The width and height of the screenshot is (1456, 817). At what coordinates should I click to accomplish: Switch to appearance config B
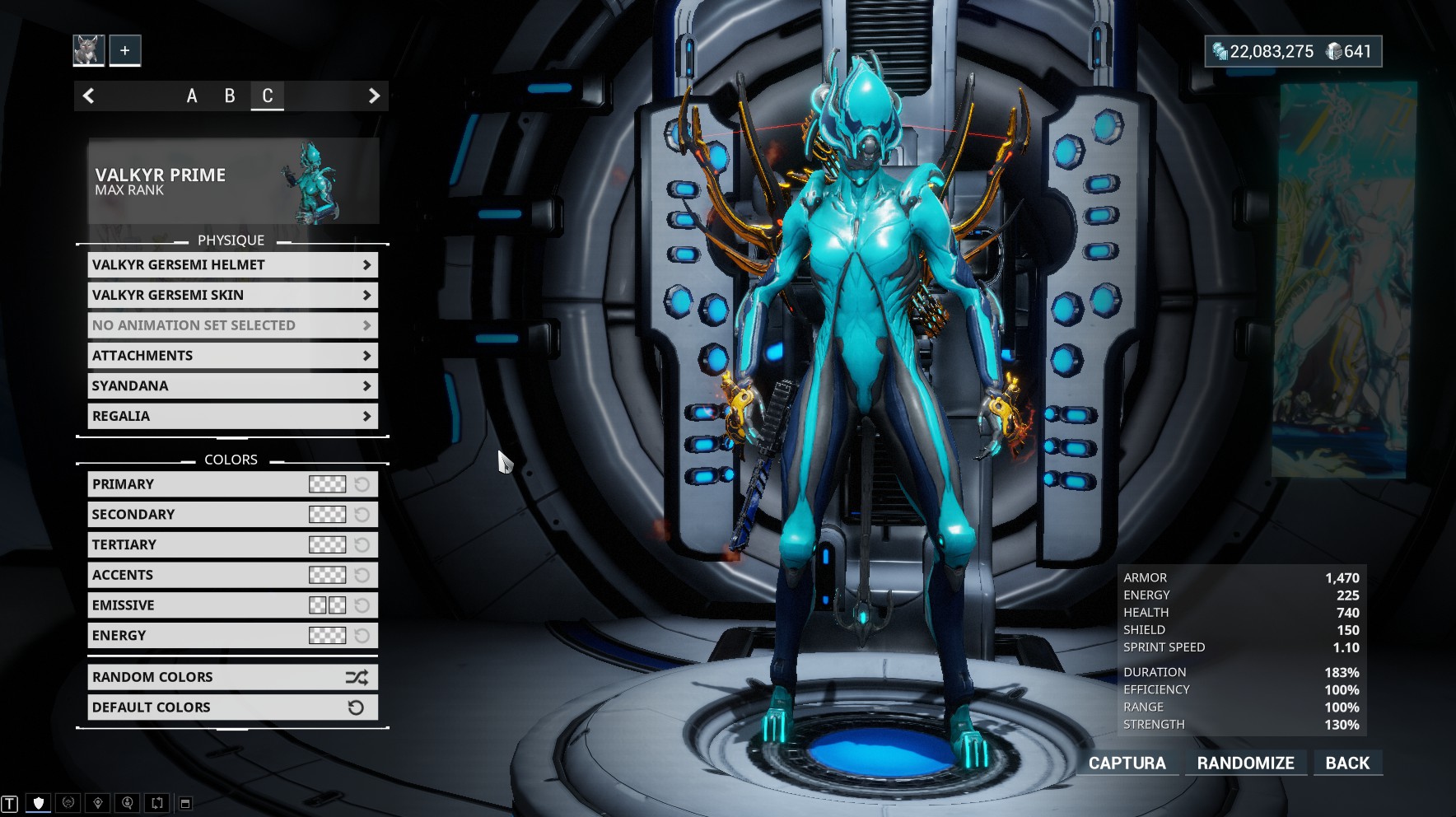230,96
